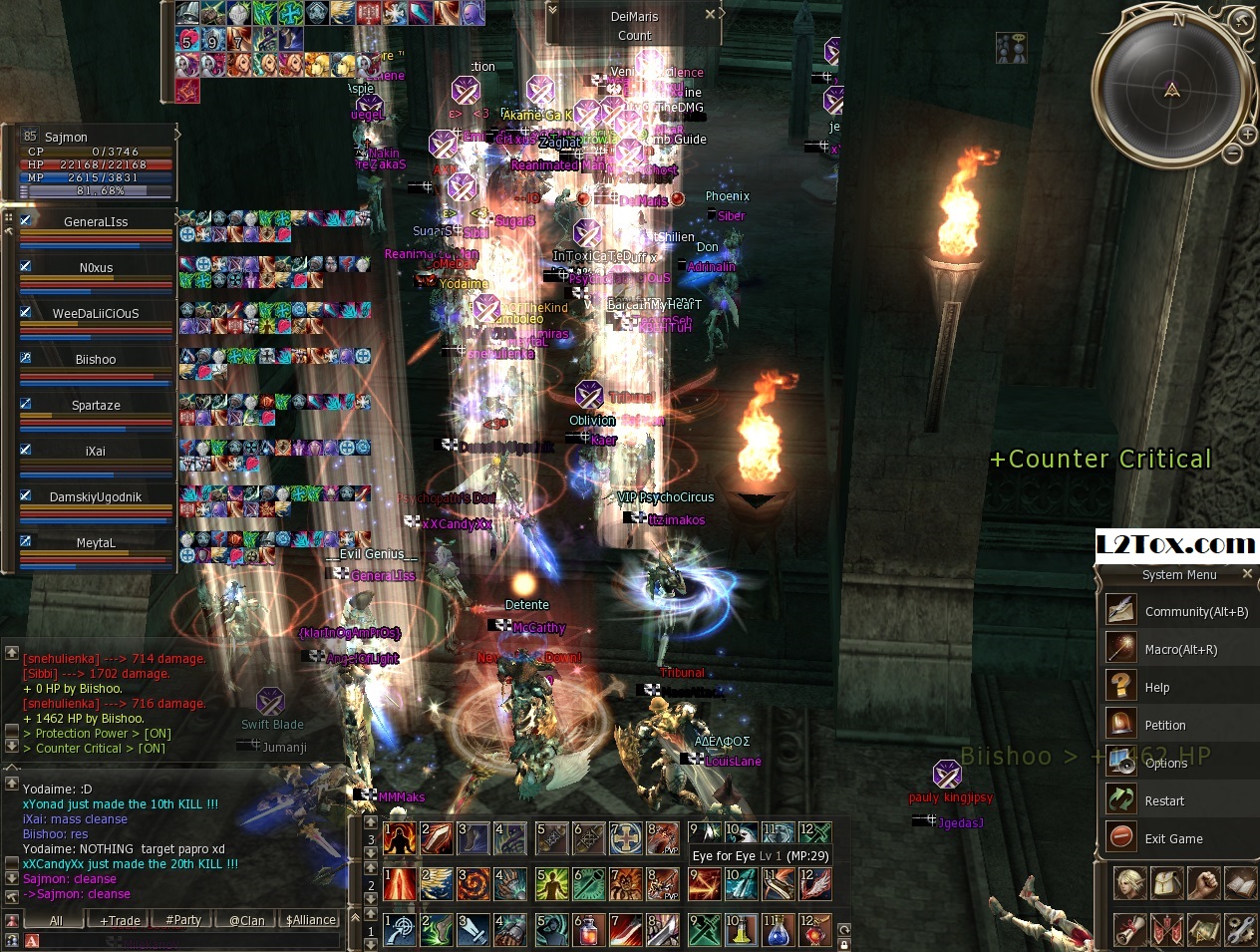Switch to the +Trade chat tab

click(120, 920)
